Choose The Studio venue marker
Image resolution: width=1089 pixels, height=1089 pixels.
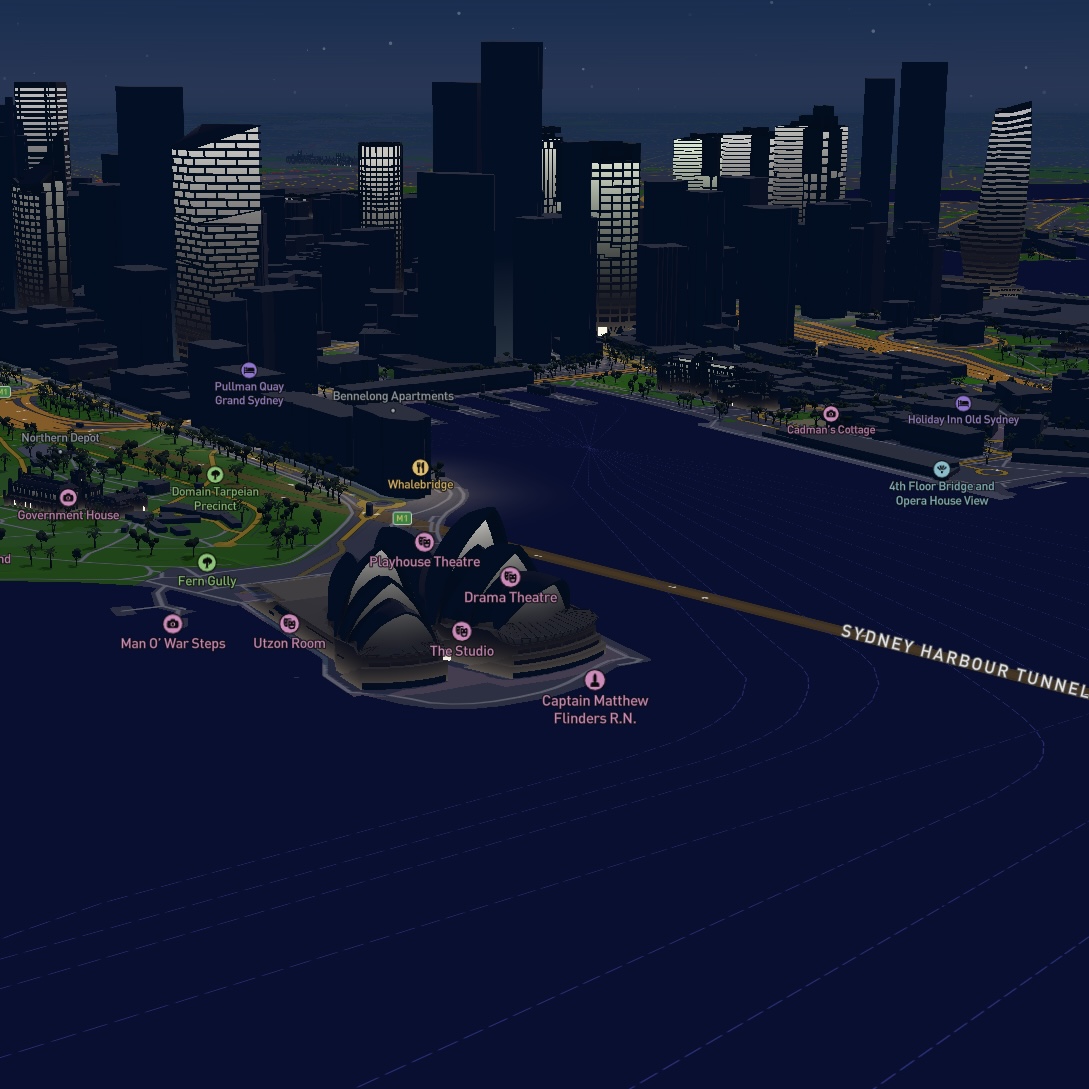pyautogui.click(x=461, y=631)
